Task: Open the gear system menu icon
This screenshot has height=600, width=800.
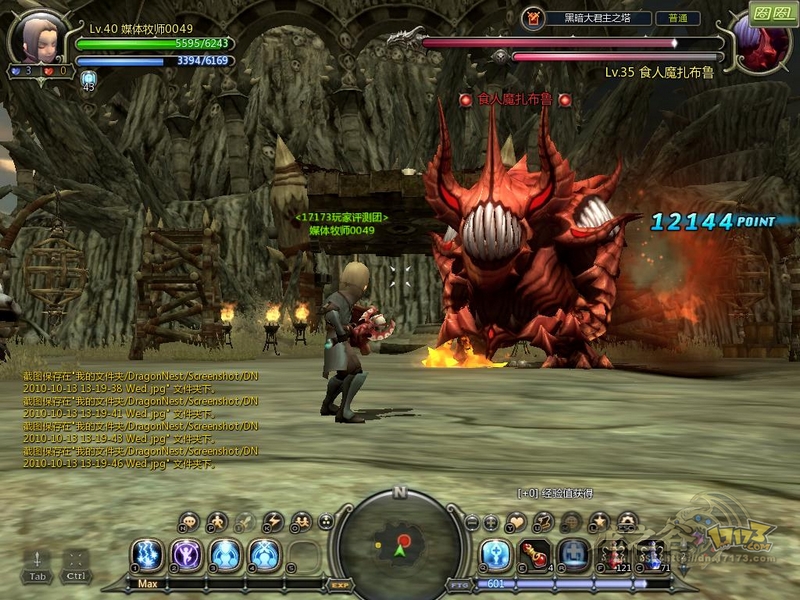Action: 627,521
